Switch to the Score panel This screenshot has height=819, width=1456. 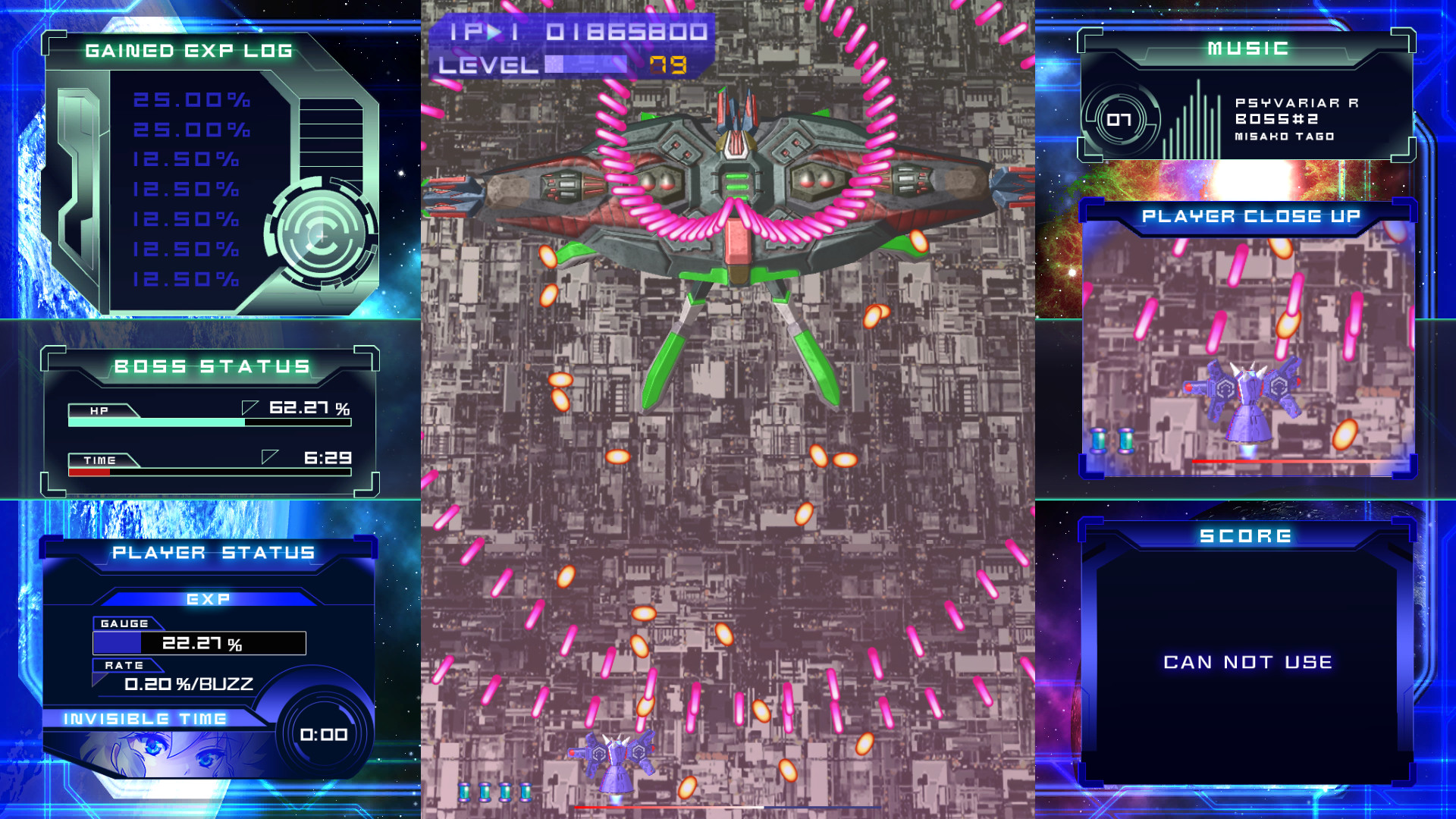click(1245, 535)
